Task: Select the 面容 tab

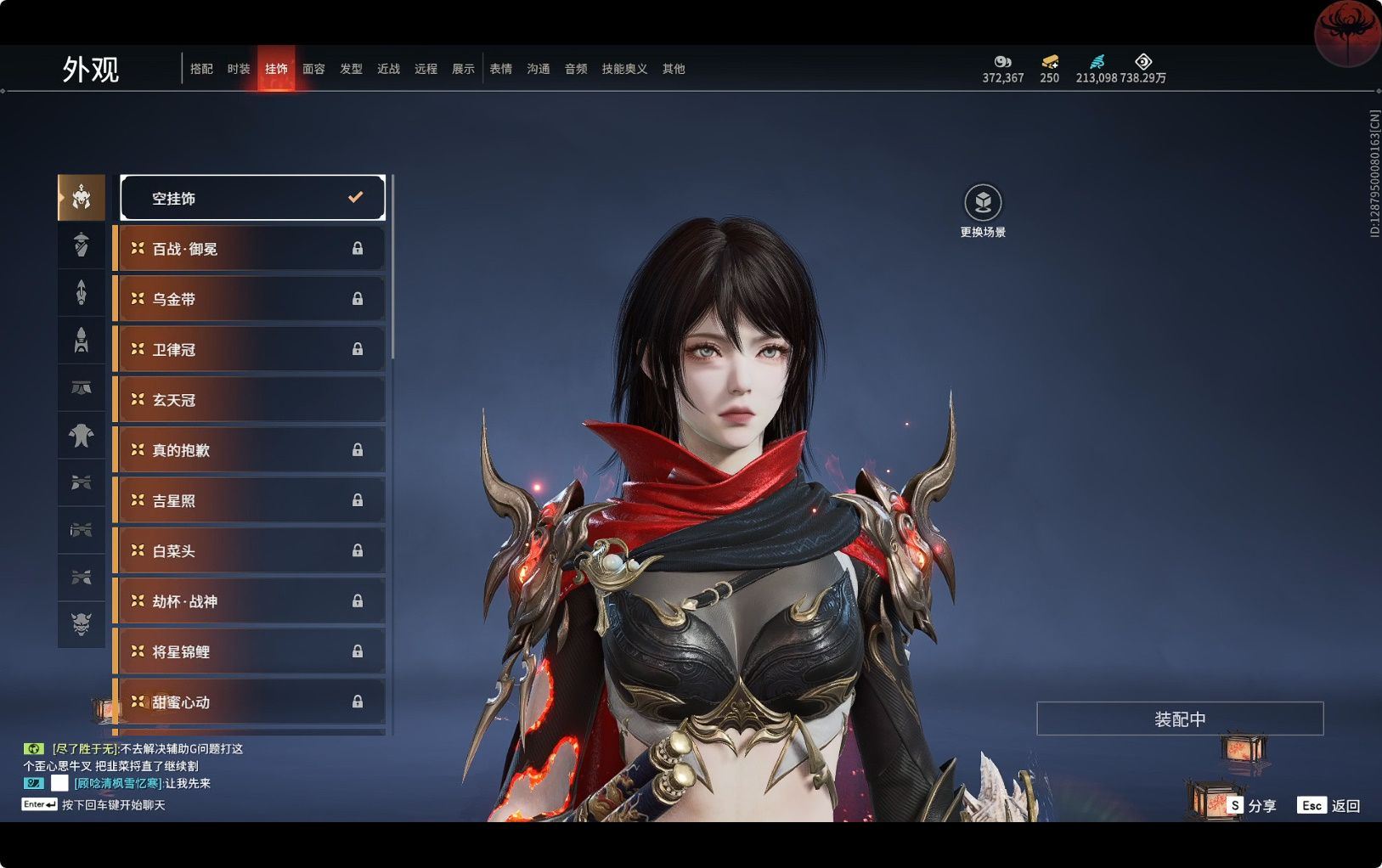Action: pos(313,69)
